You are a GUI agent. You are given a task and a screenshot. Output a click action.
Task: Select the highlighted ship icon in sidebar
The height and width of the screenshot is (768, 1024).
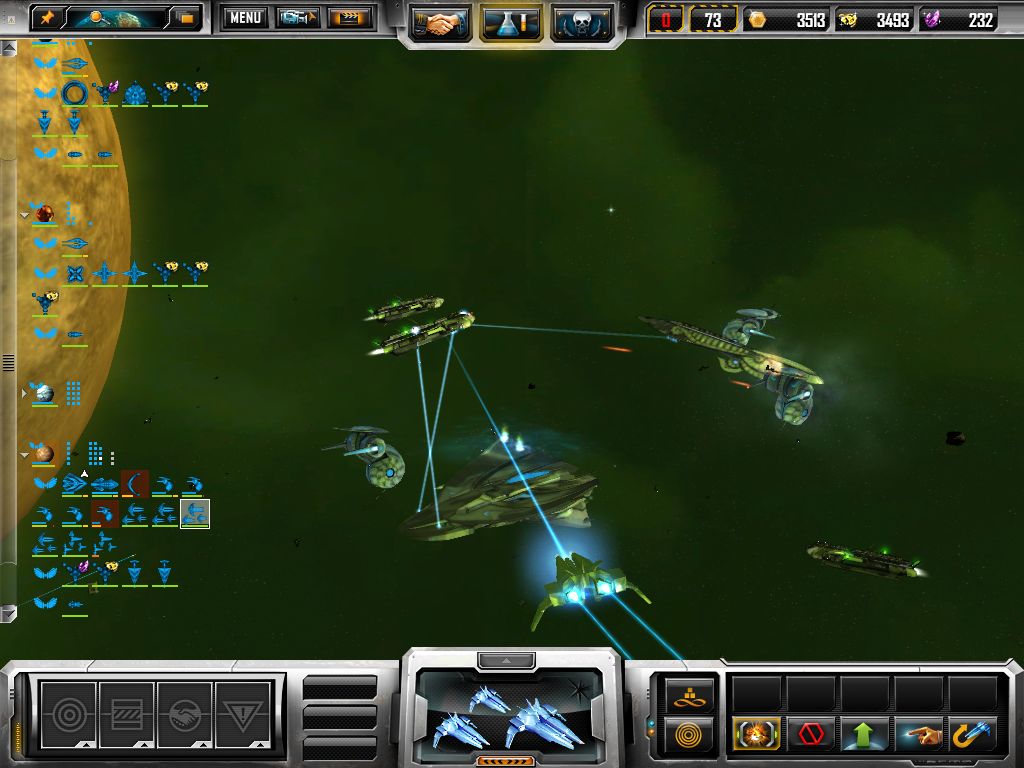(195, 514)
